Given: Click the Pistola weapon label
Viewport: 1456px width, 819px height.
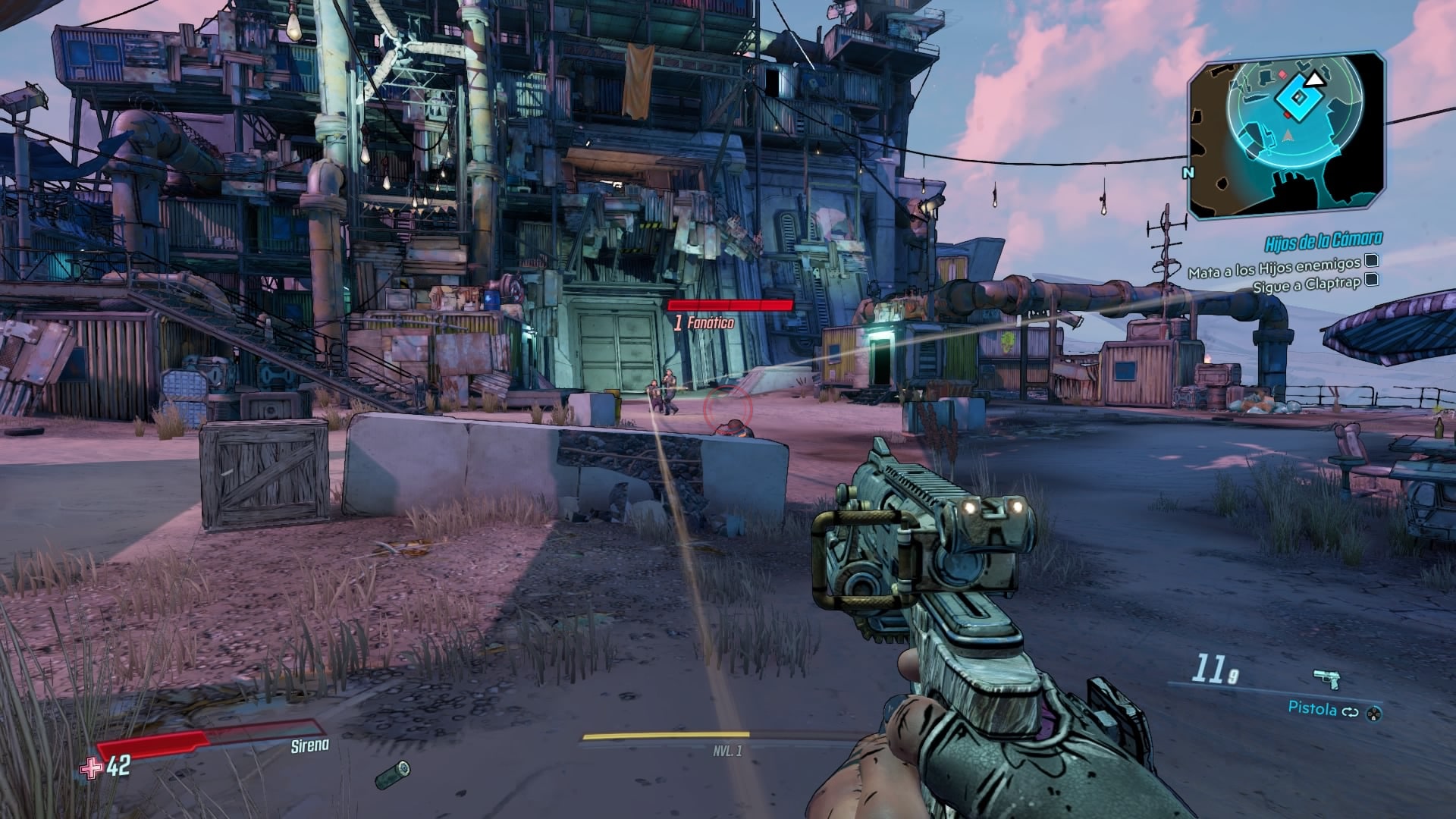Looking at the screenshot, I should pyautogui.click(x=1314, y=709).
